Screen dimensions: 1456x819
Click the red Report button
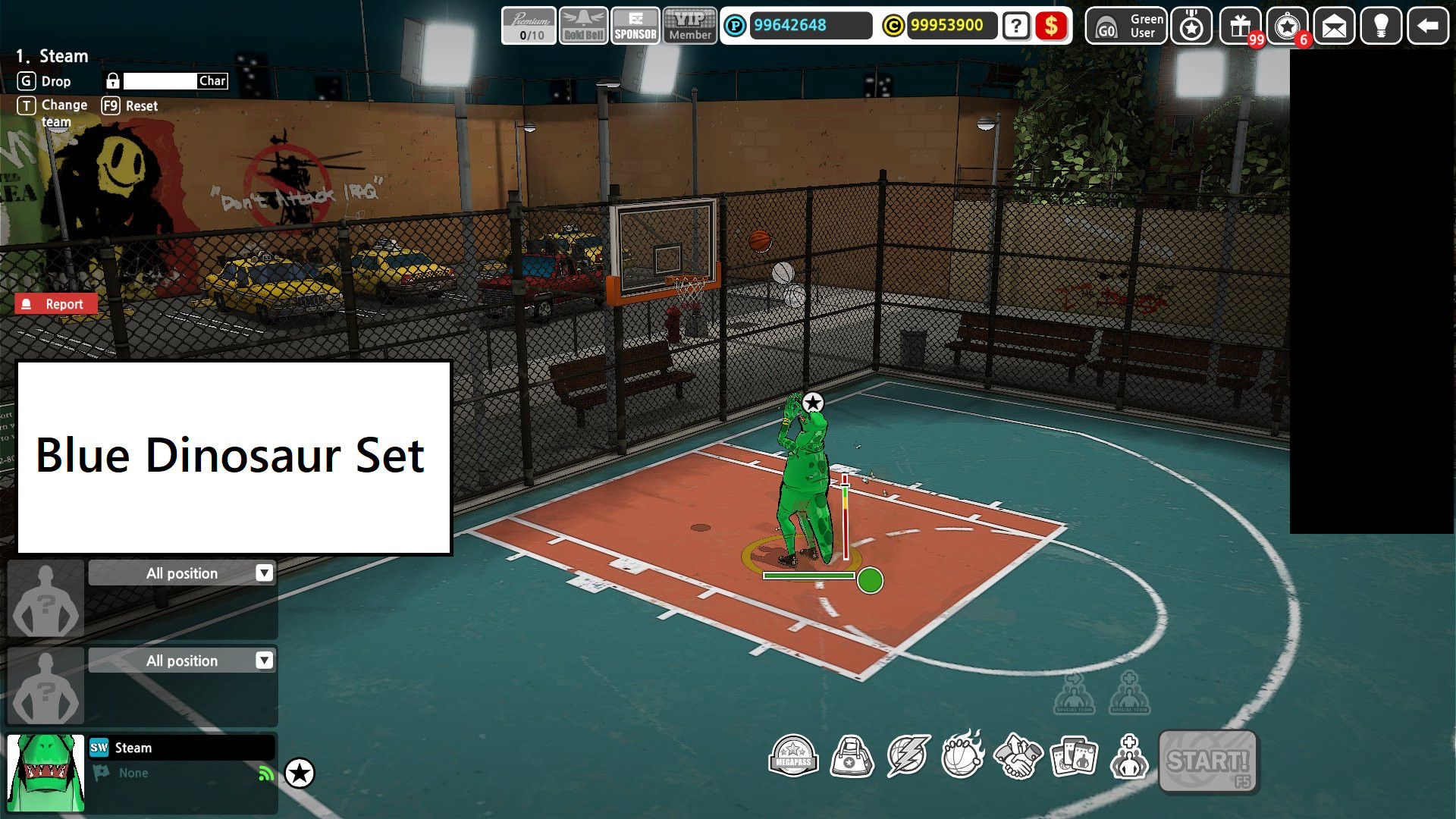click(x=57, y=303)
